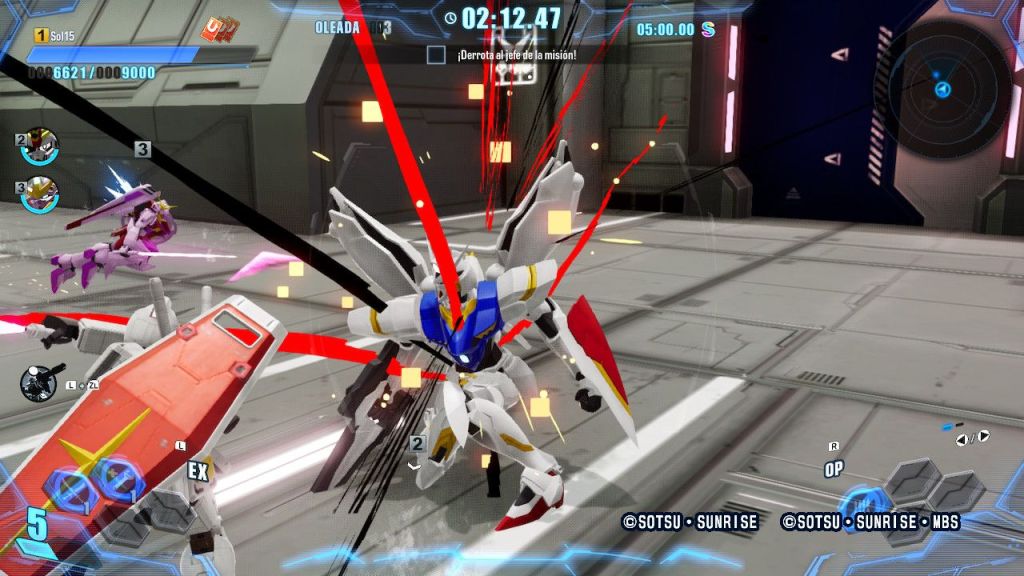Open the circular radar minimap
1024x576 pixels.
tap(943, 88)
